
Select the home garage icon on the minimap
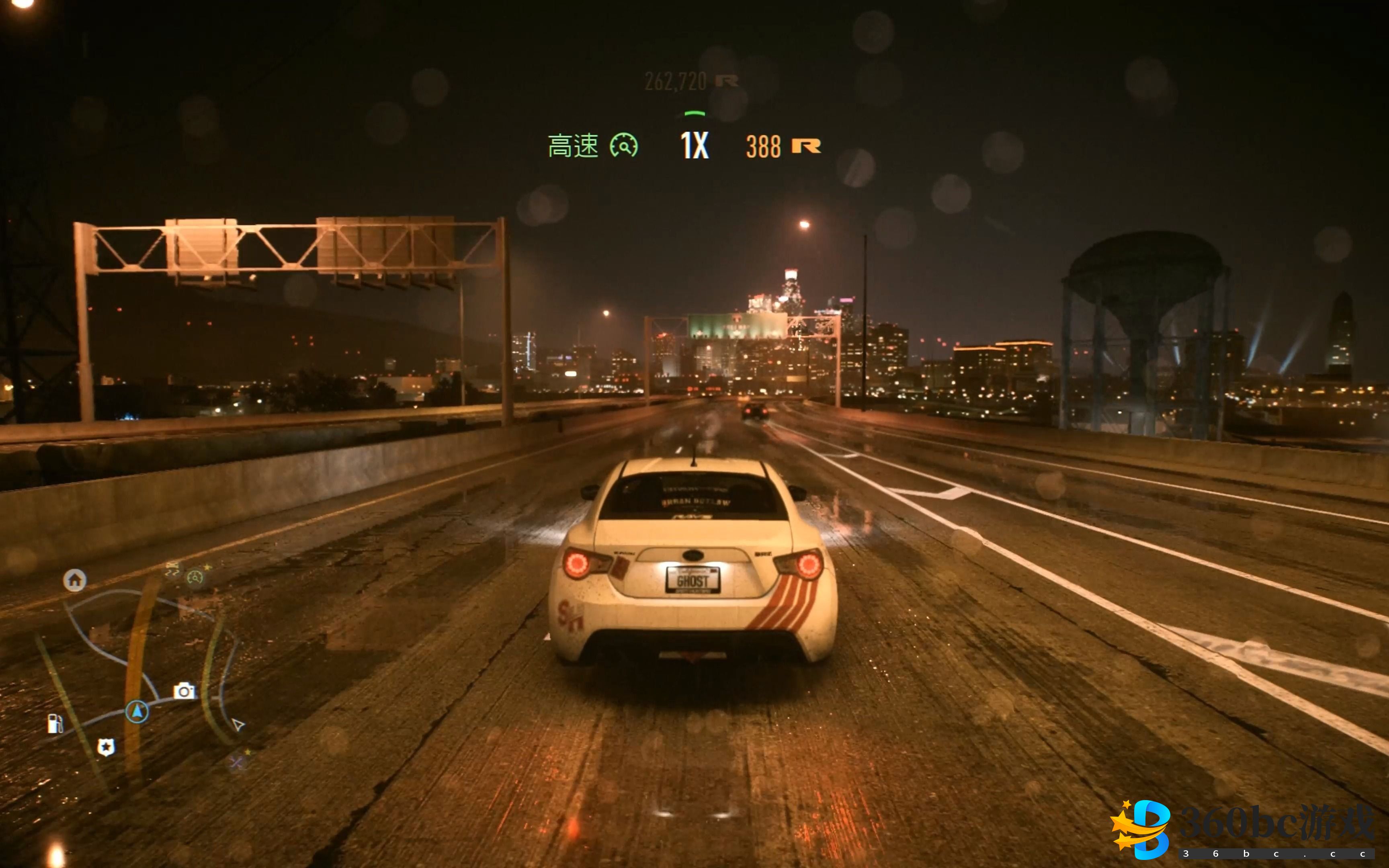(x=75, y=580)
